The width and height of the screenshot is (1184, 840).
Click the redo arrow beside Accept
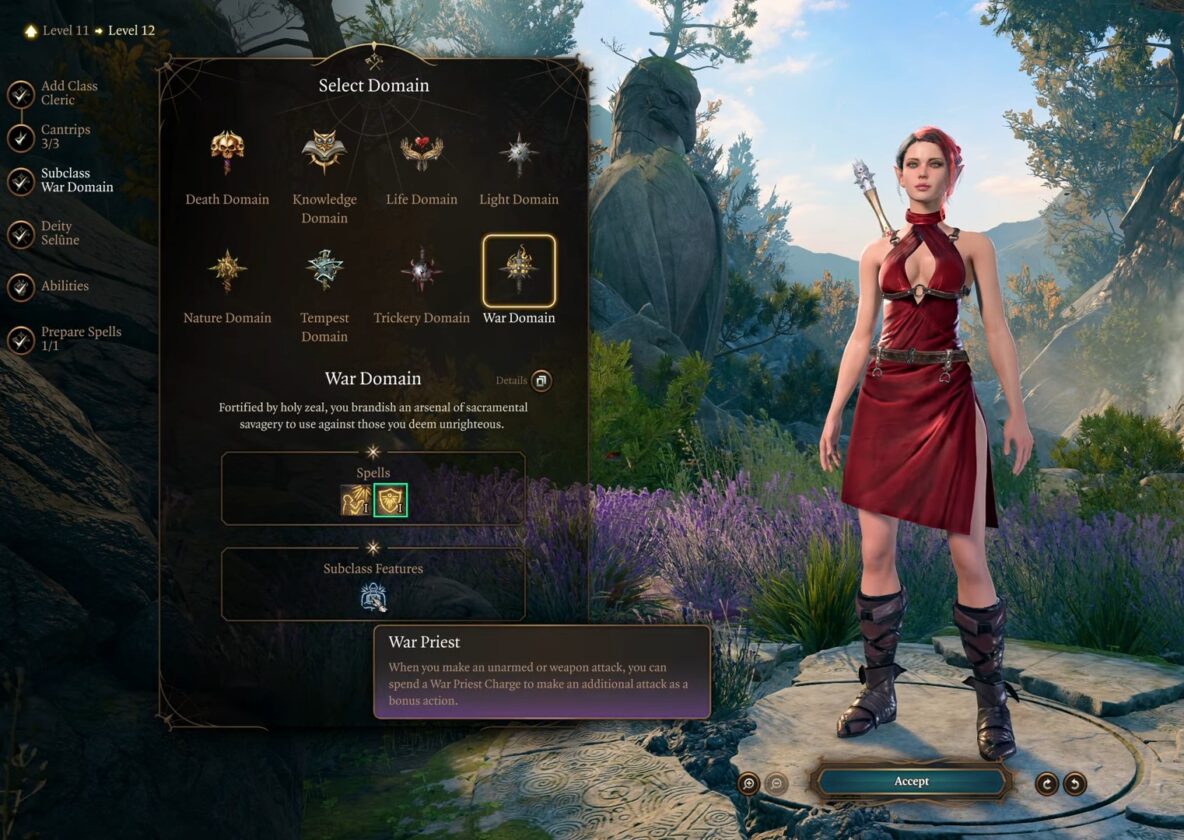[1047, 783]
